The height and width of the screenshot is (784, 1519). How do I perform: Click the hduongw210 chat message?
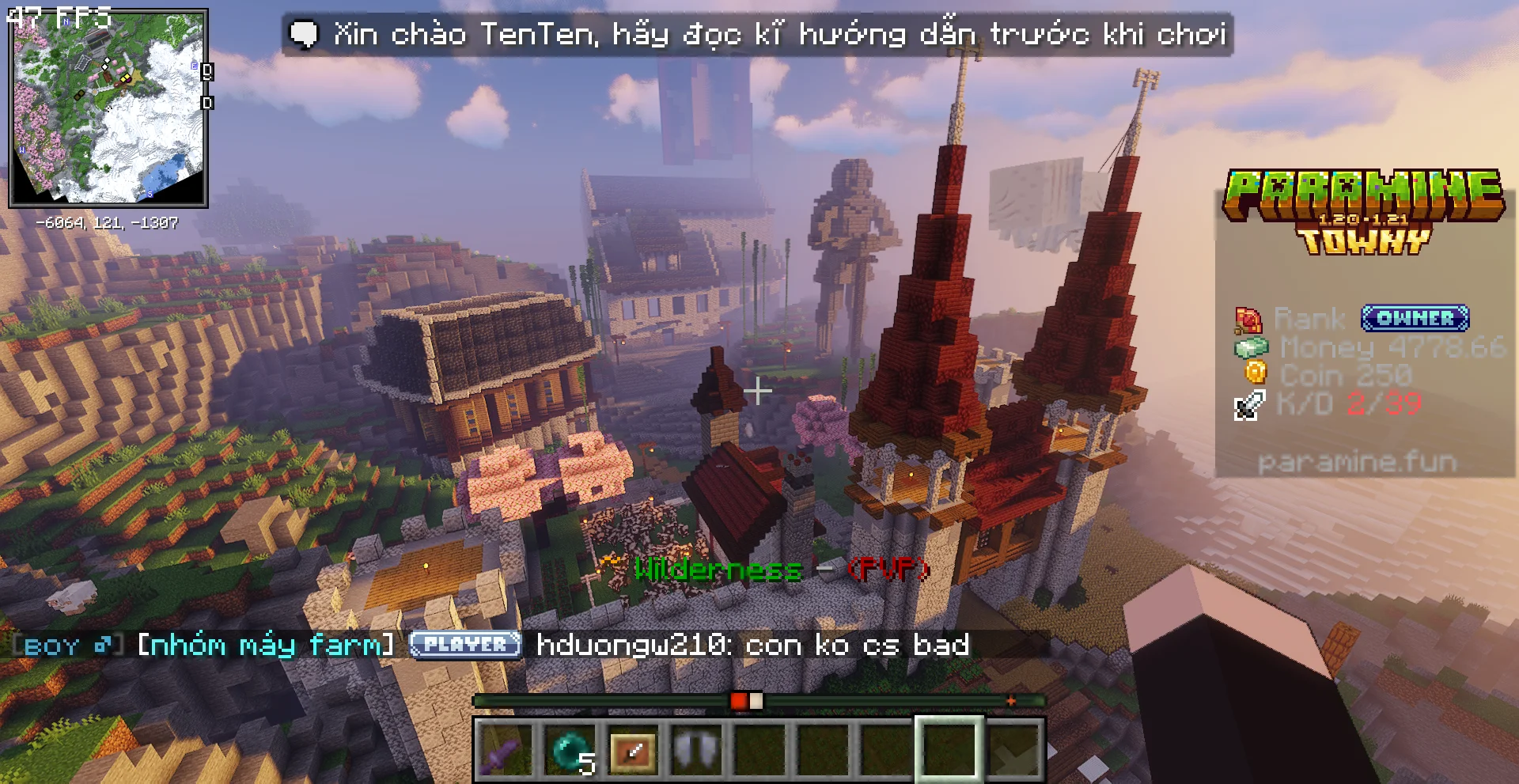coord(752,645)
